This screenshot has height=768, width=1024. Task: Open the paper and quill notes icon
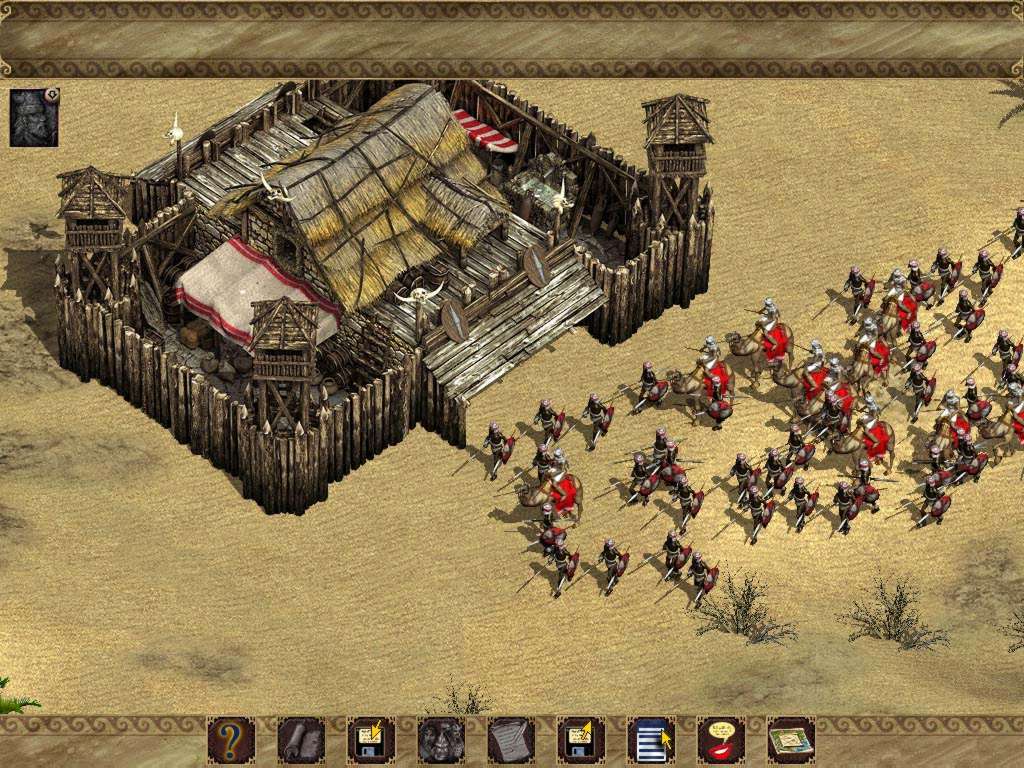511,740
